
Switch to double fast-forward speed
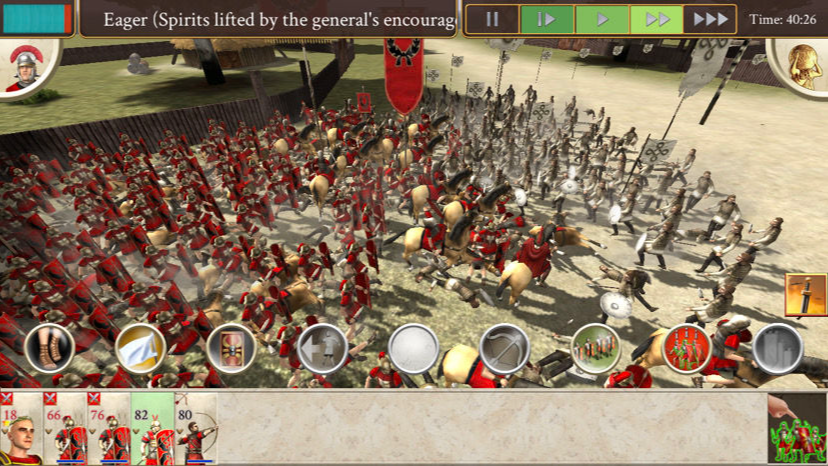[656, 19]
